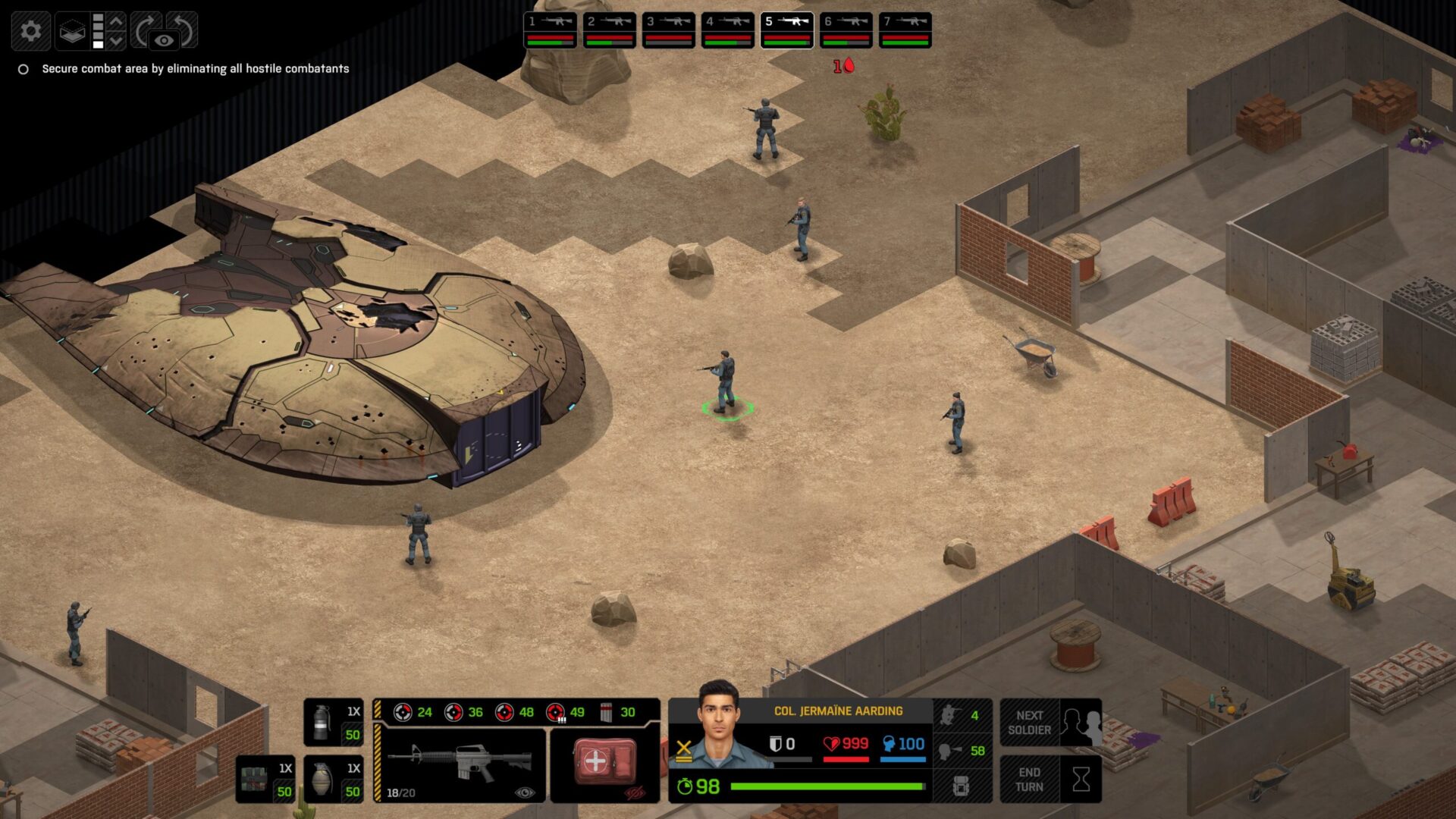Screen dimensions: 1456x819
Task: Go up one map level
Action: coord(116,21)
